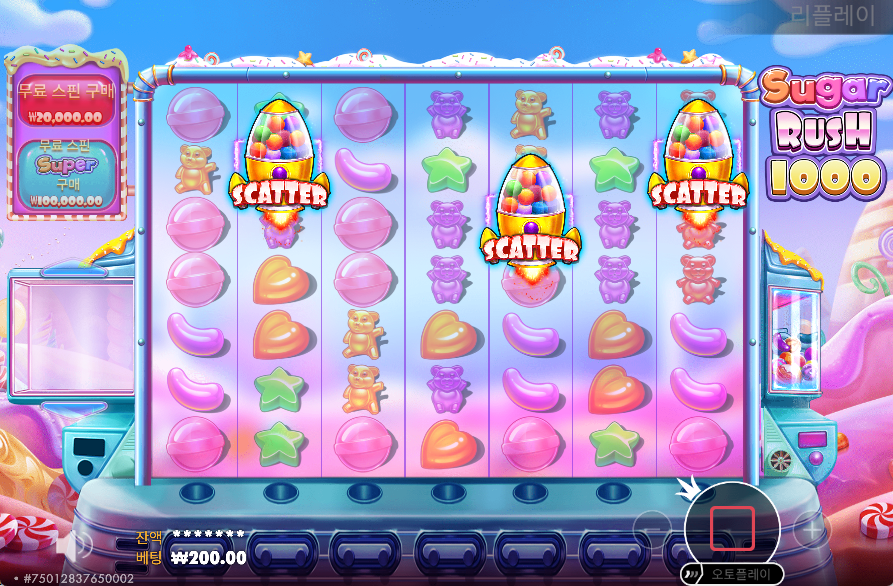Decrease the bet with the minus button
893x586 pixels.
point(651,527)
